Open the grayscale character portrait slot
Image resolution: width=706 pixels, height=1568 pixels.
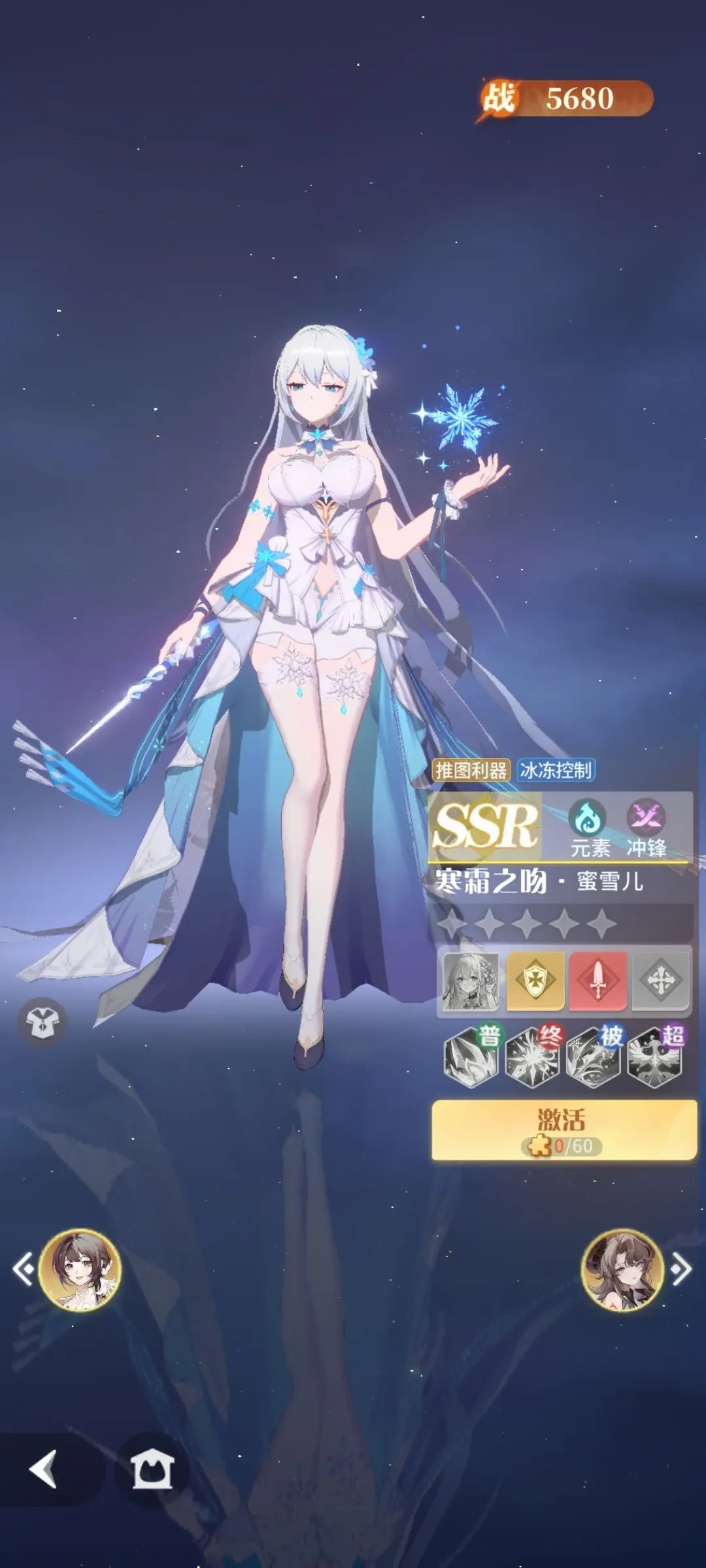(471, 981)
